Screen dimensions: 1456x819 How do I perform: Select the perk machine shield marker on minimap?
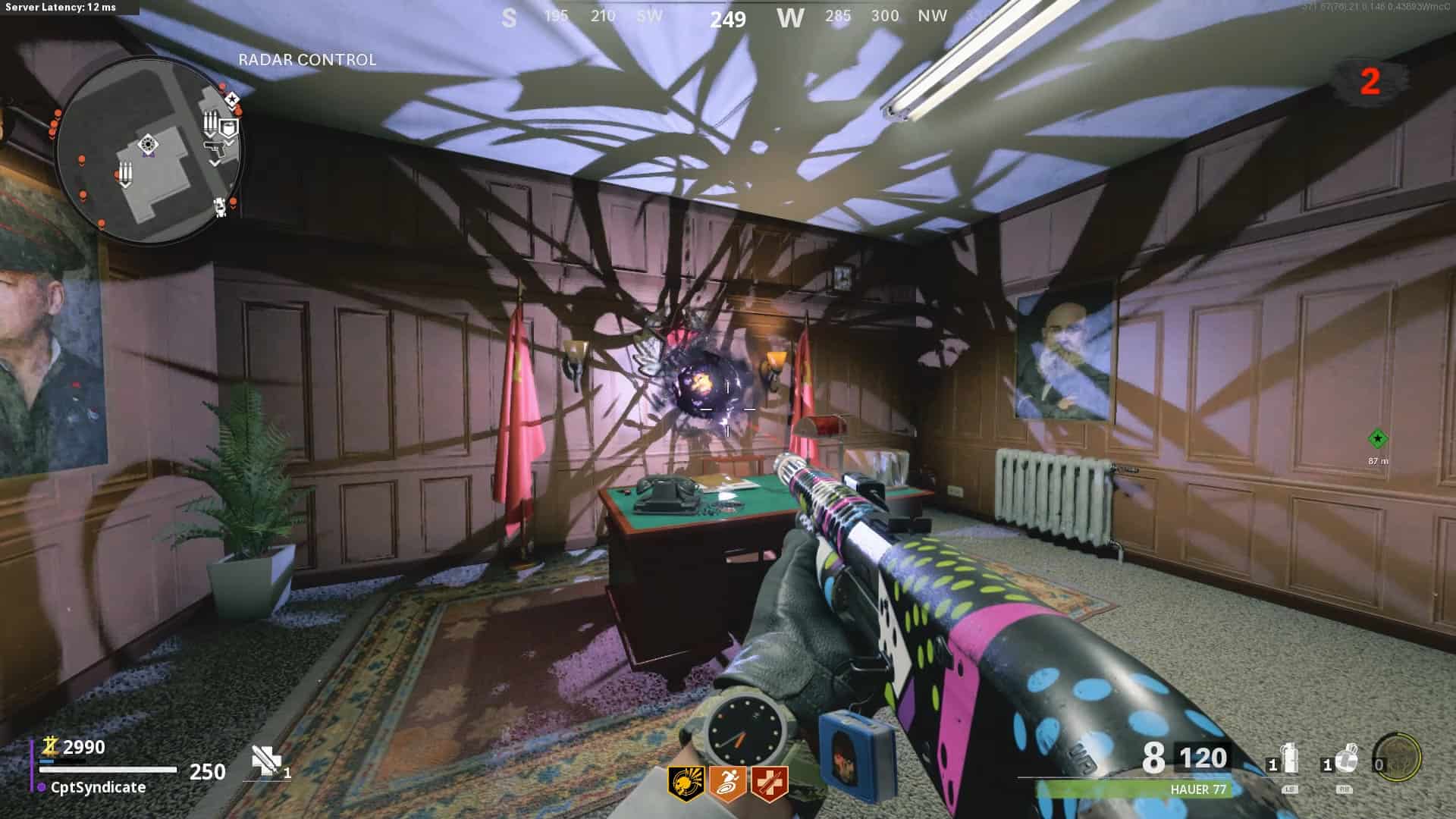point(228,127)
